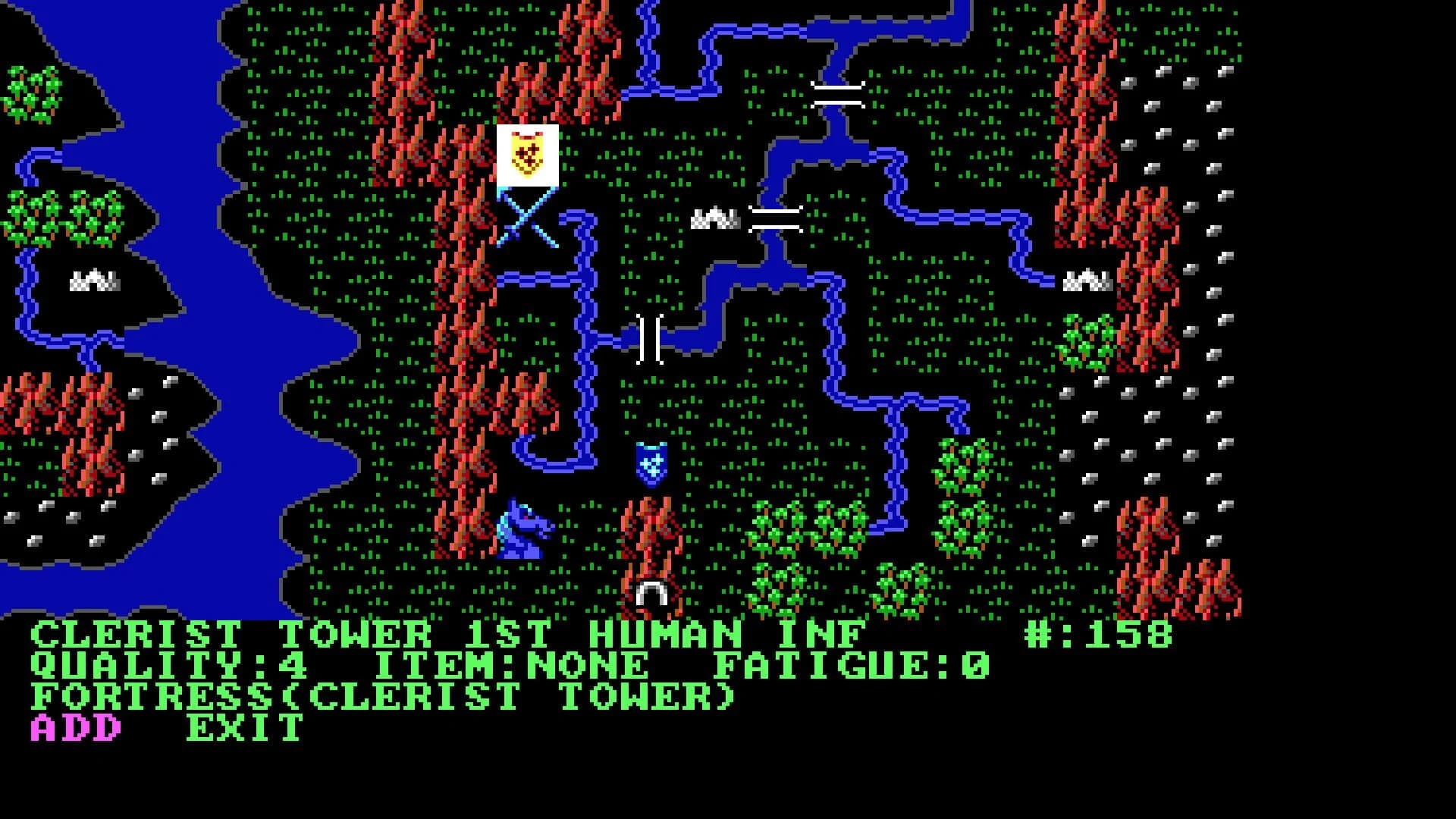This screenshot has width=1456, height=819.
Task: Click the mountain peak on the far right
Action: [x=1089, y=279]
